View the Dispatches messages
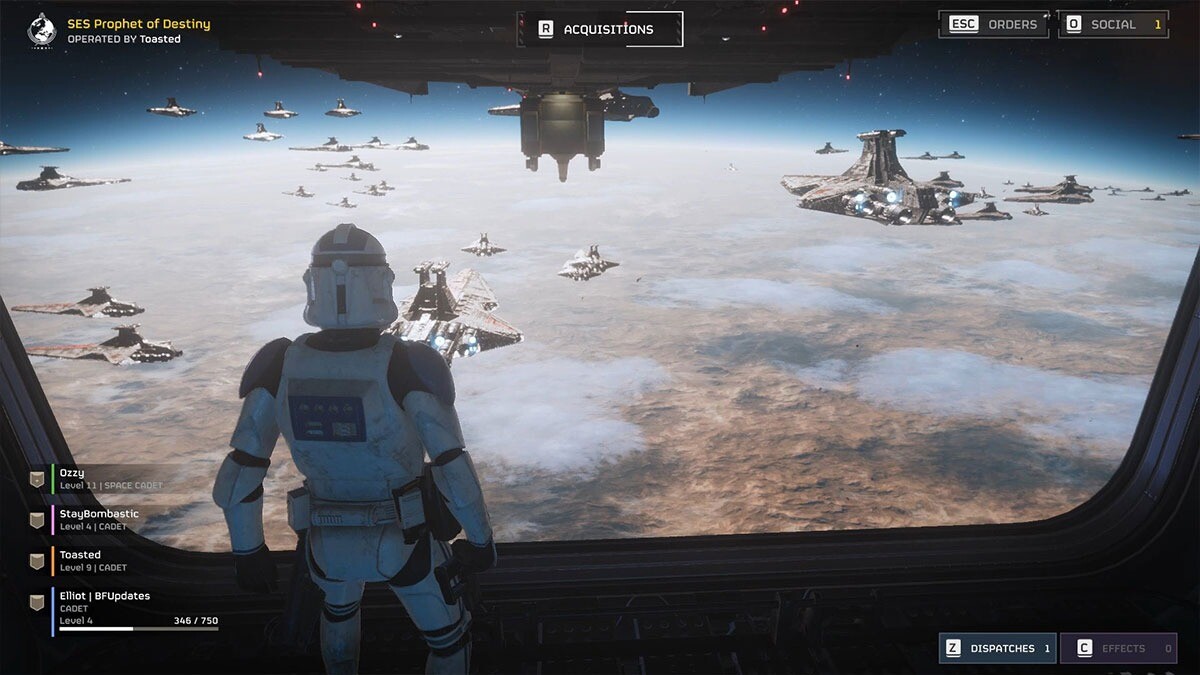This screenshot has width=1200, height=675. tap(996, 648)
